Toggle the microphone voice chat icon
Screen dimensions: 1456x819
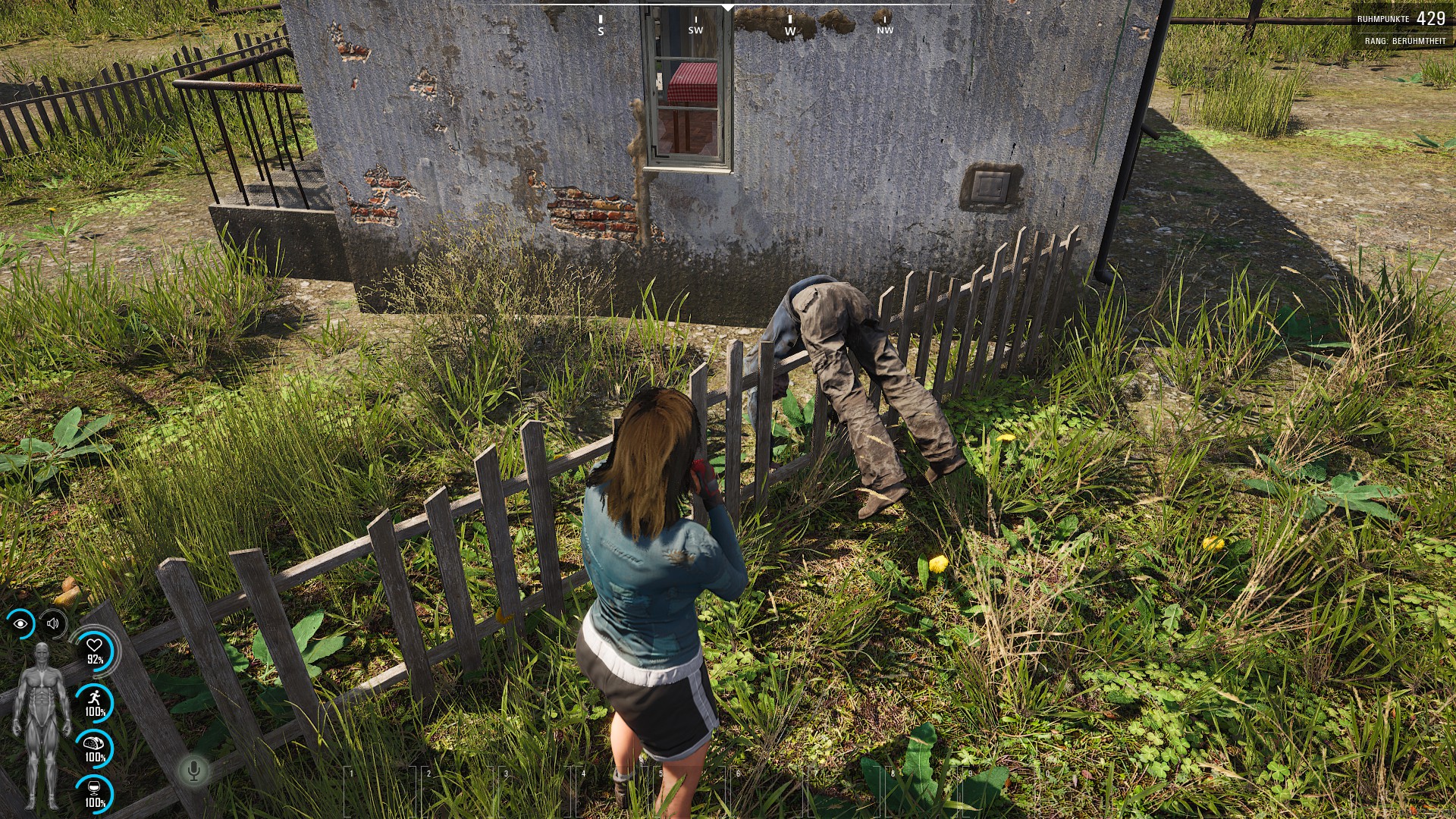[x=194, y=771]
